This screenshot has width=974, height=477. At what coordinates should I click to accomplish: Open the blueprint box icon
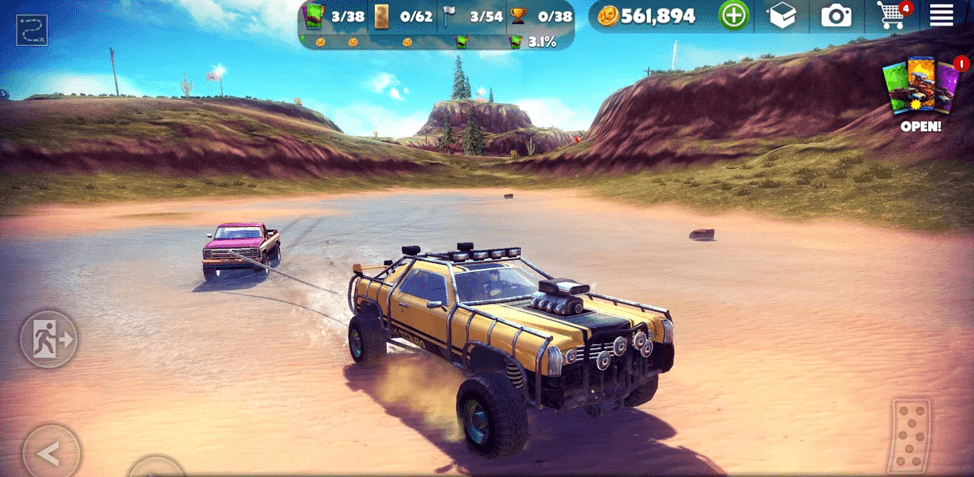pyautogui.click(x=784, y=15)
